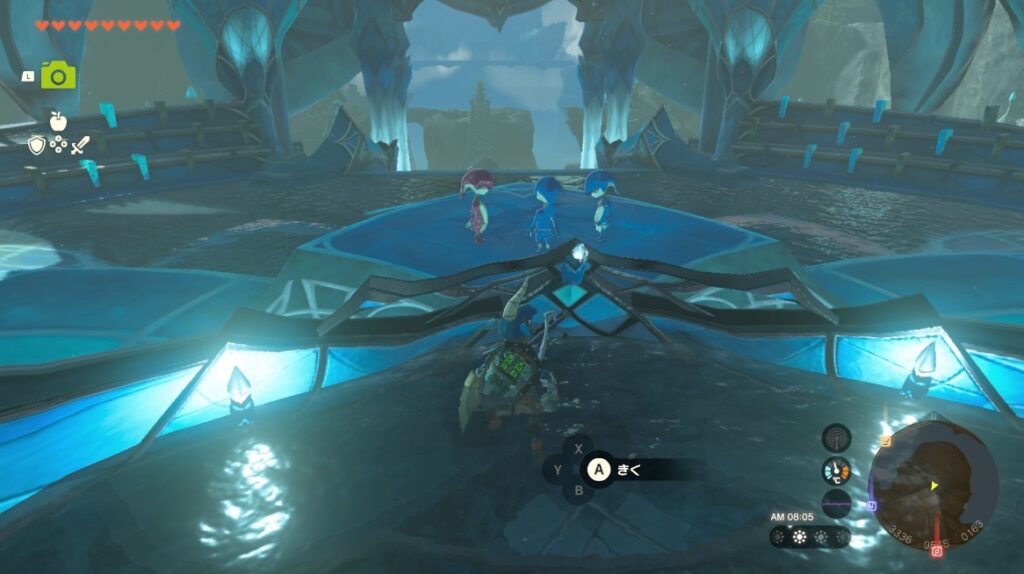This screenshot has width=1024, height=574.
Task: Select the sword weapon quick-select icon
Action: point(80,146)
